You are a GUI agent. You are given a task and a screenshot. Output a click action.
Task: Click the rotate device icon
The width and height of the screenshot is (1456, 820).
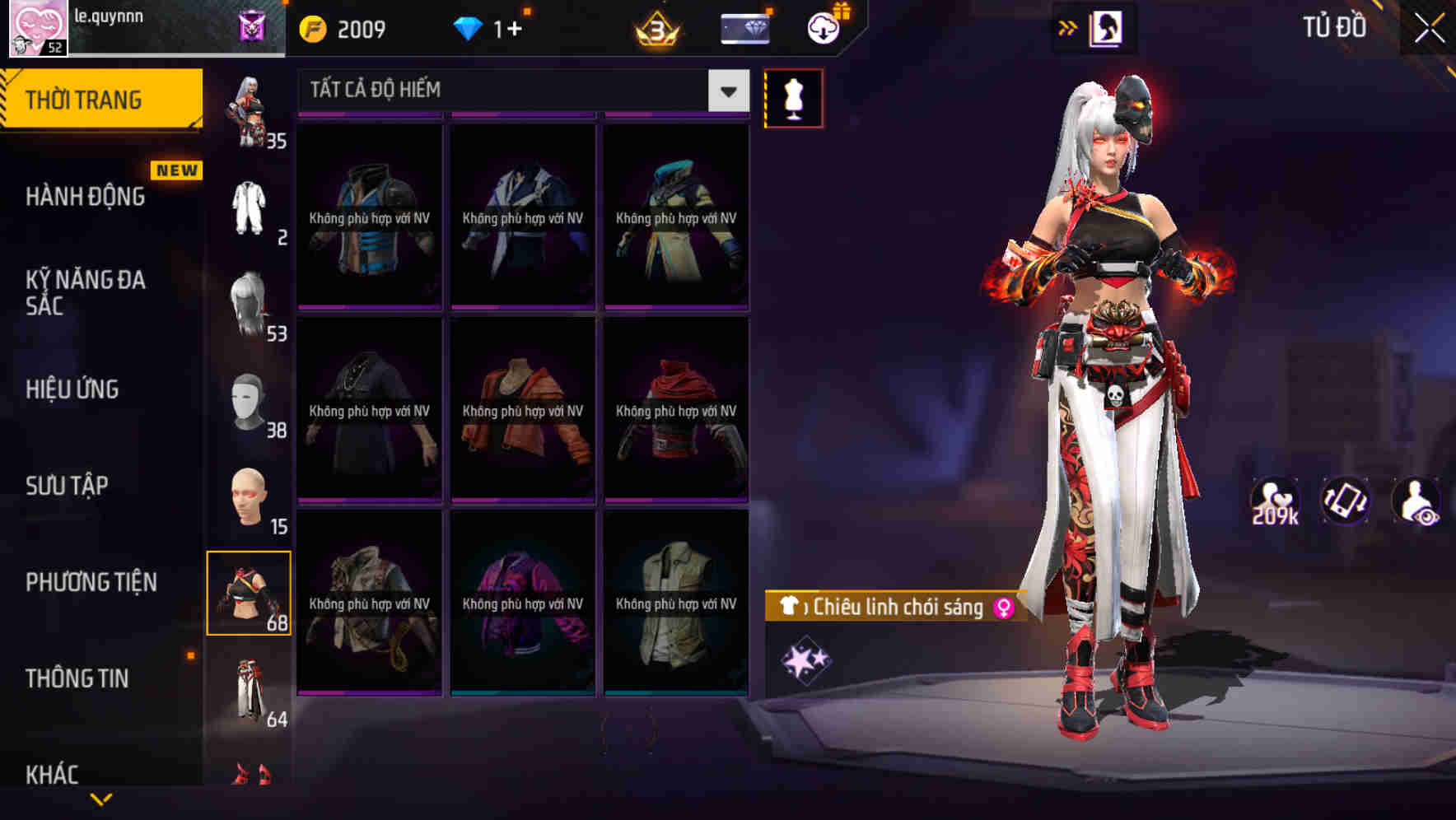(1344, 500)
